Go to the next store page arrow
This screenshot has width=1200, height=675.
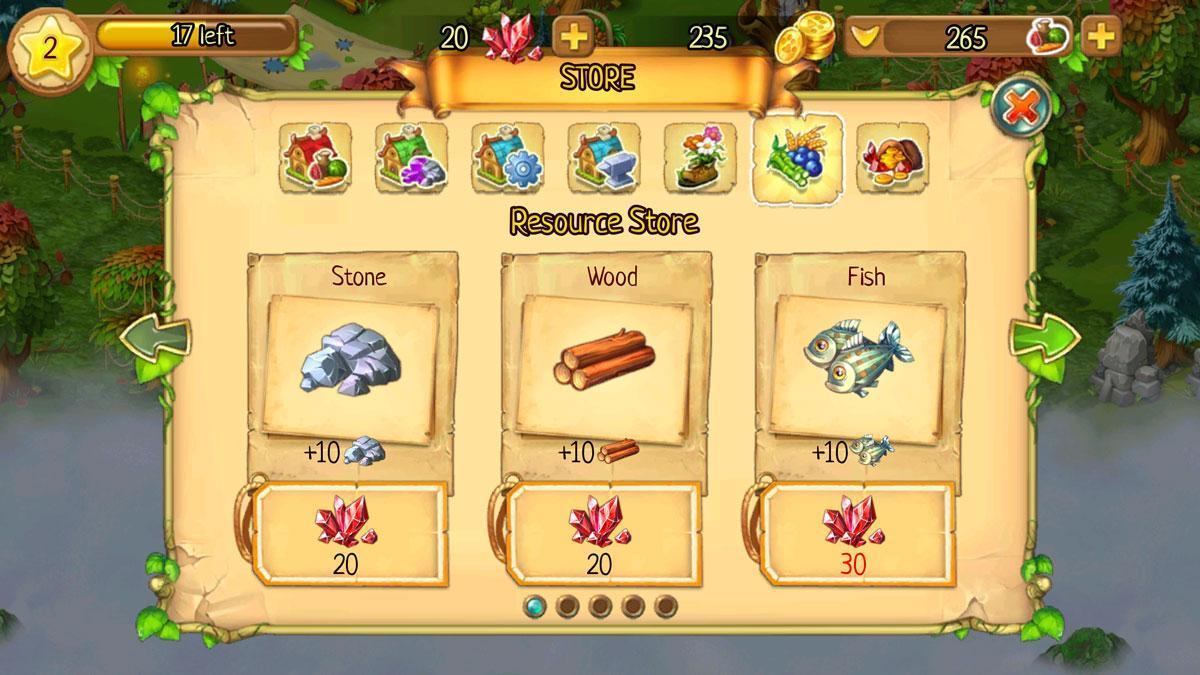(x=1042, y=340)
